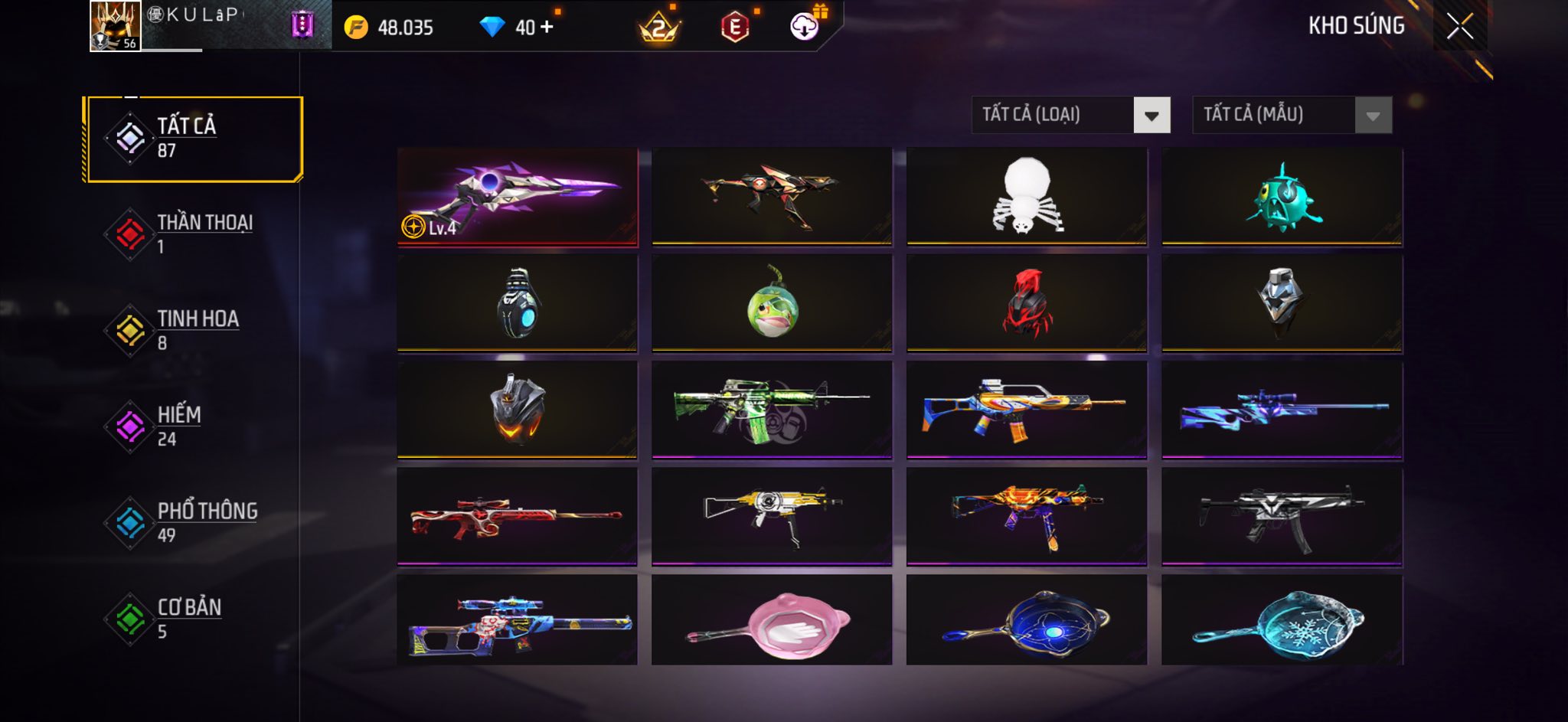Add more diamonds with the plus button

547,28
